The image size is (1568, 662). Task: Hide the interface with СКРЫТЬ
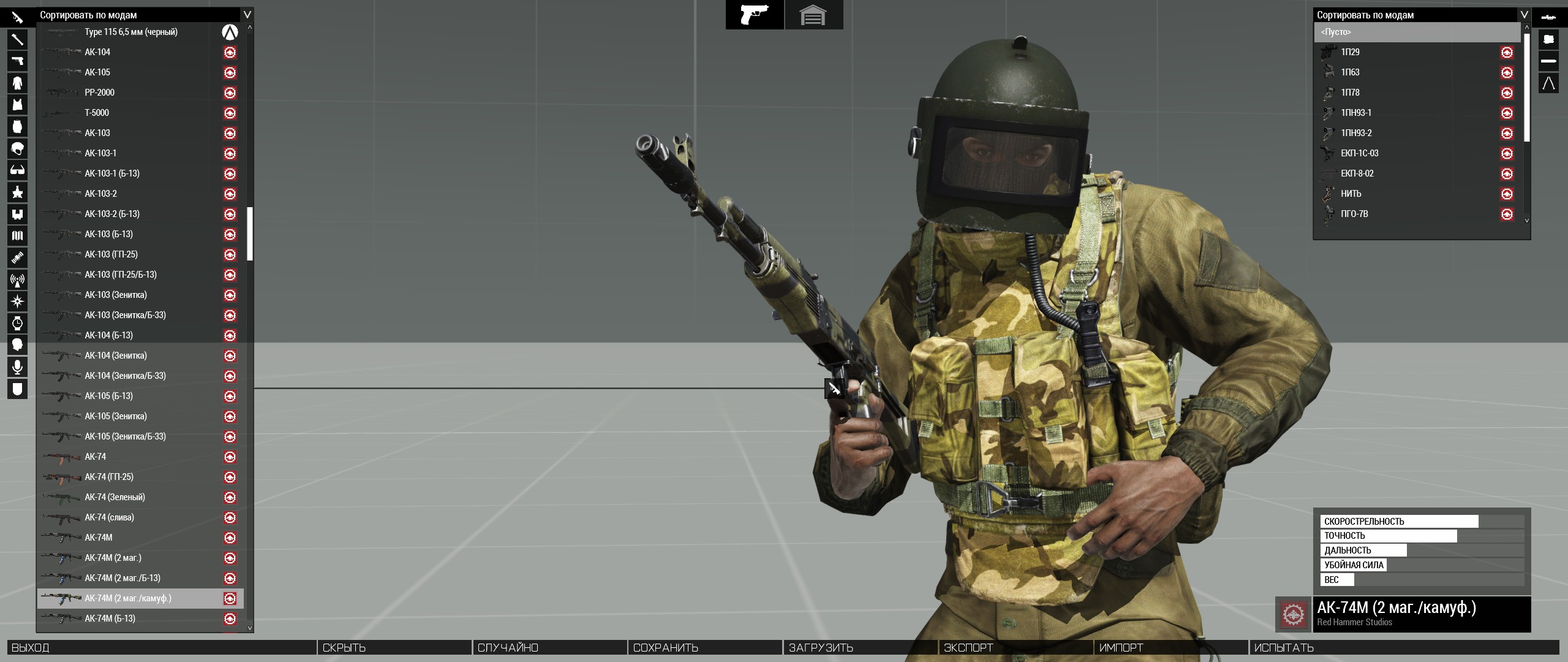(344, 648)
